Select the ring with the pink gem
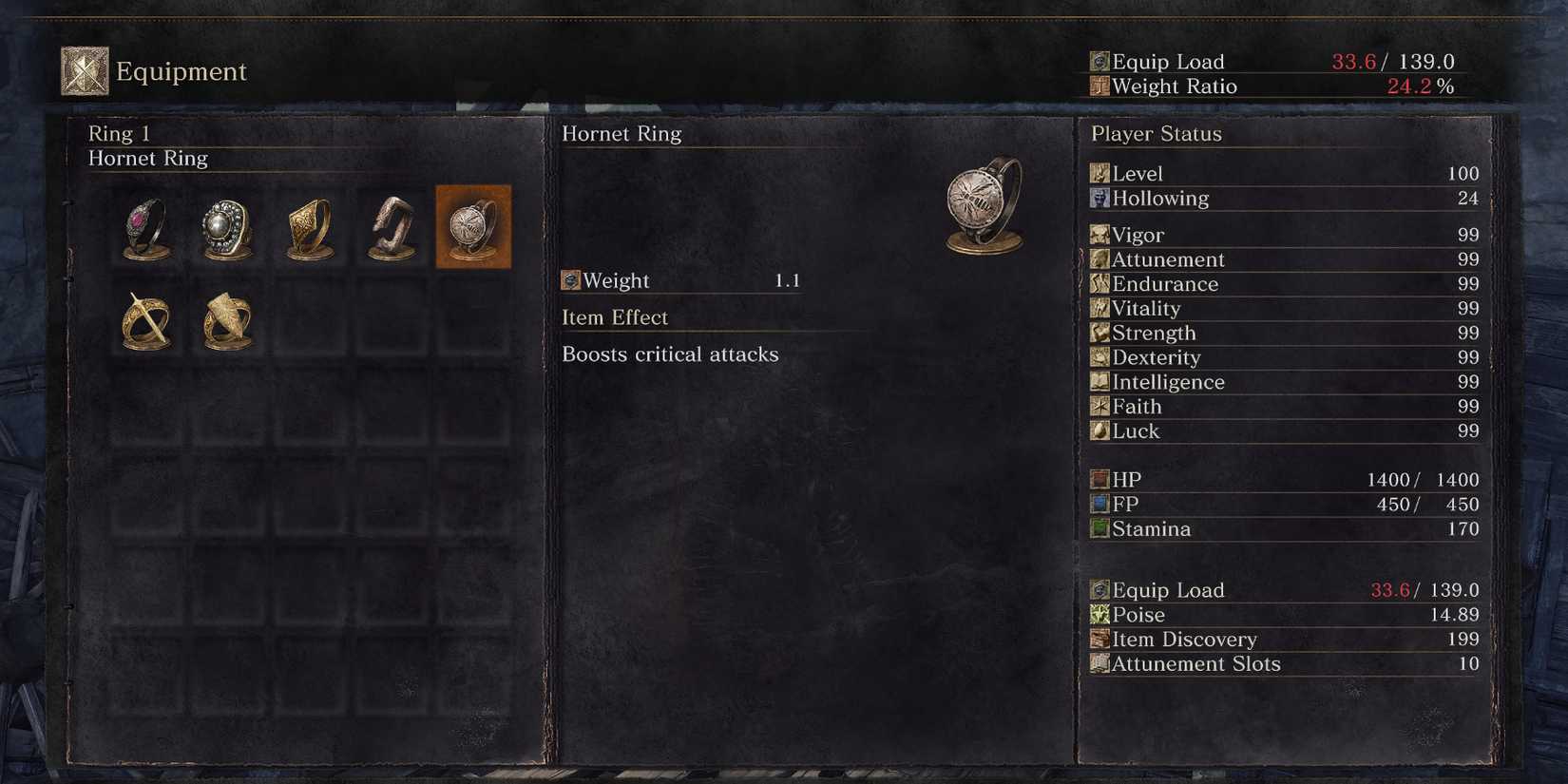This screenshot has width=1568, height=784. coord(143,225)
